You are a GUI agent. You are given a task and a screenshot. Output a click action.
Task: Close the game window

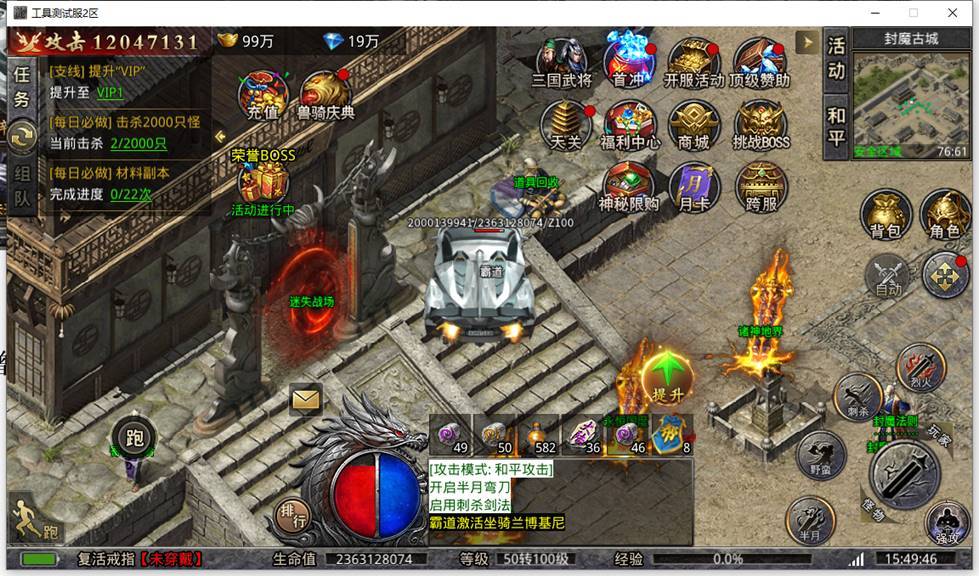[955, 13]
